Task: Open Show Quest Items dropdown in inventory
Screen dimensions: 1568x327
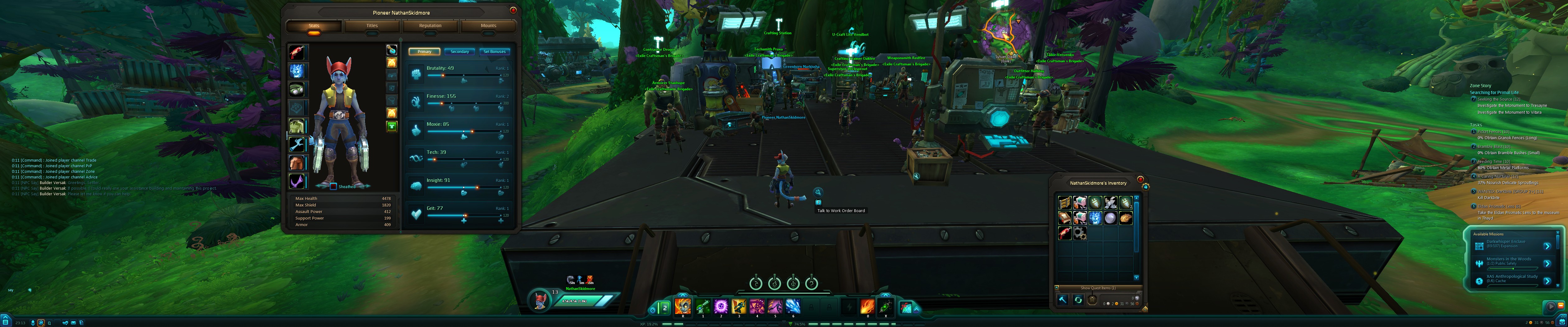Action: pos(1099,287)
